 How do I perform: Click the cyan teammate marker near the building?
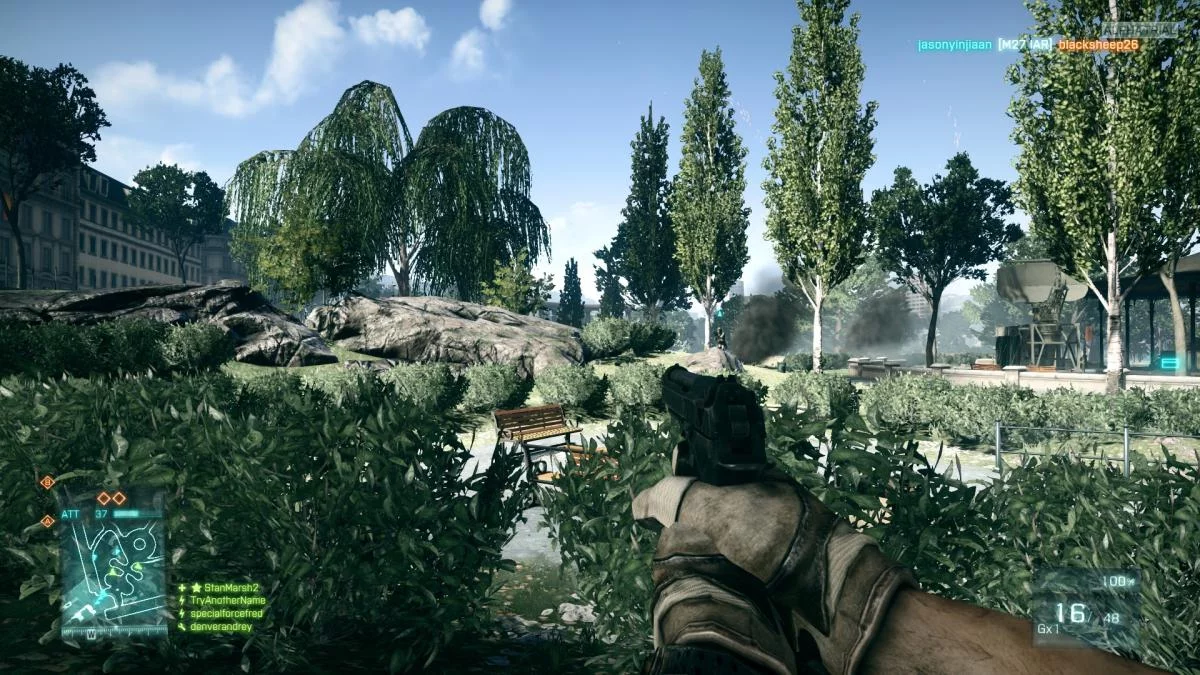tap(1168, 363)
